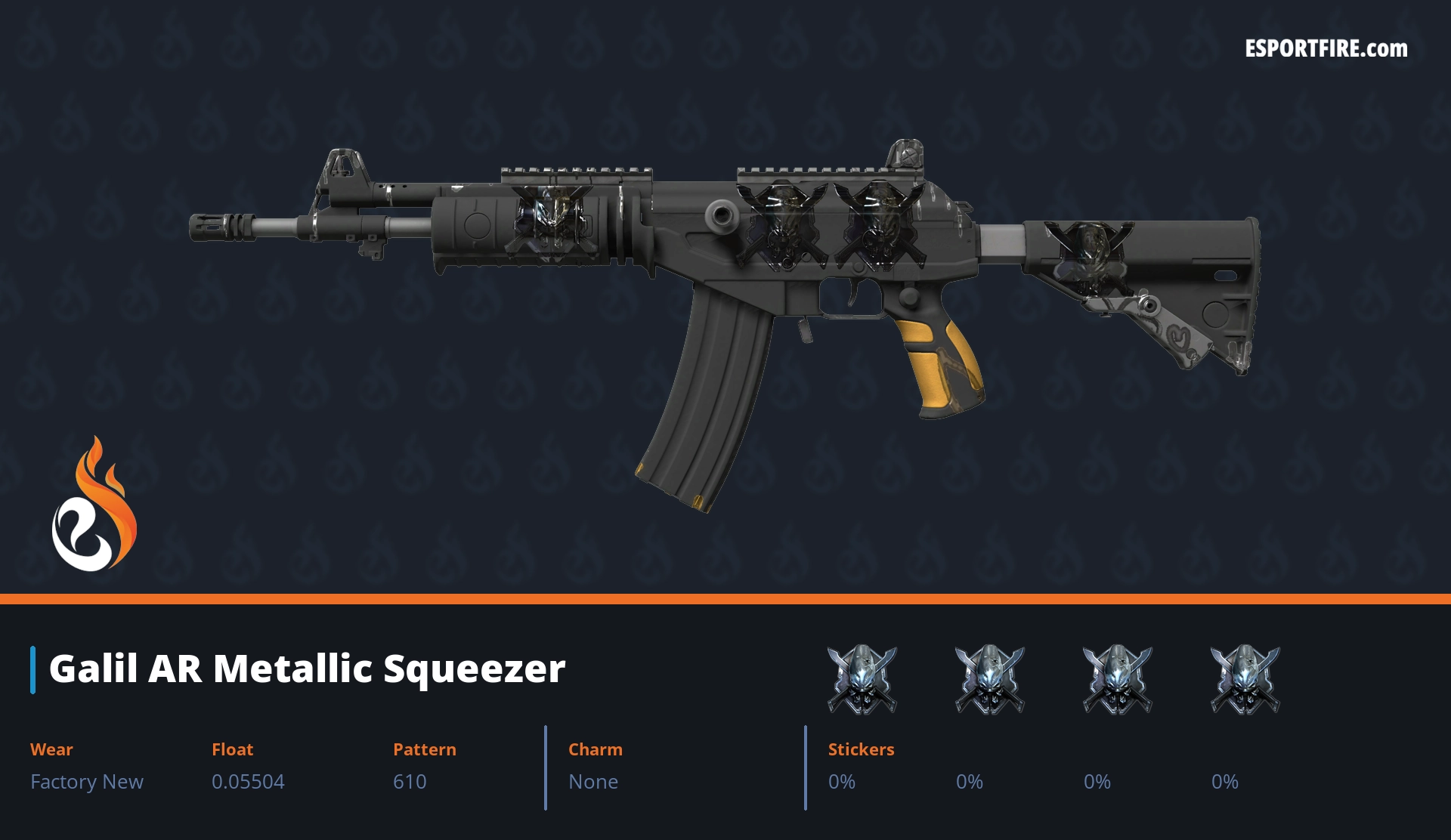The height and width of the screenshot is (840, 1451).
Task: Click the Esportfire flame logo
Action: [x=94, y=505]
